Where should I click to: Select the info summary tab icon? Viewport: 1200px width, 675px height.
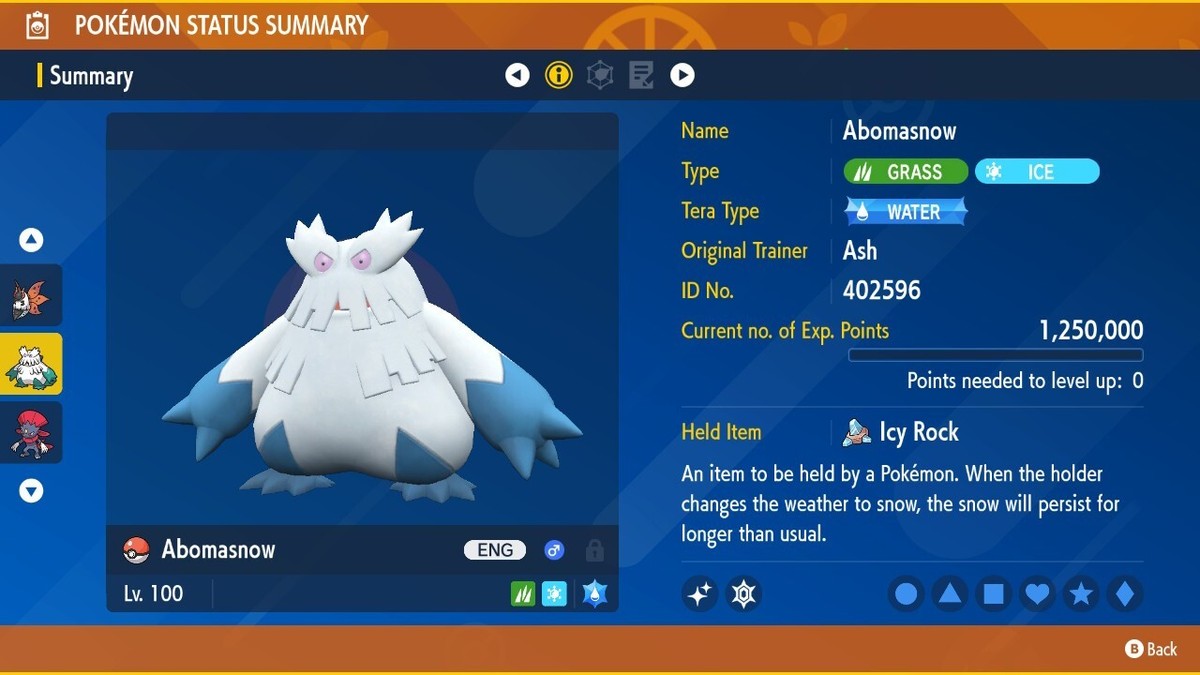(x=559, y=75)
